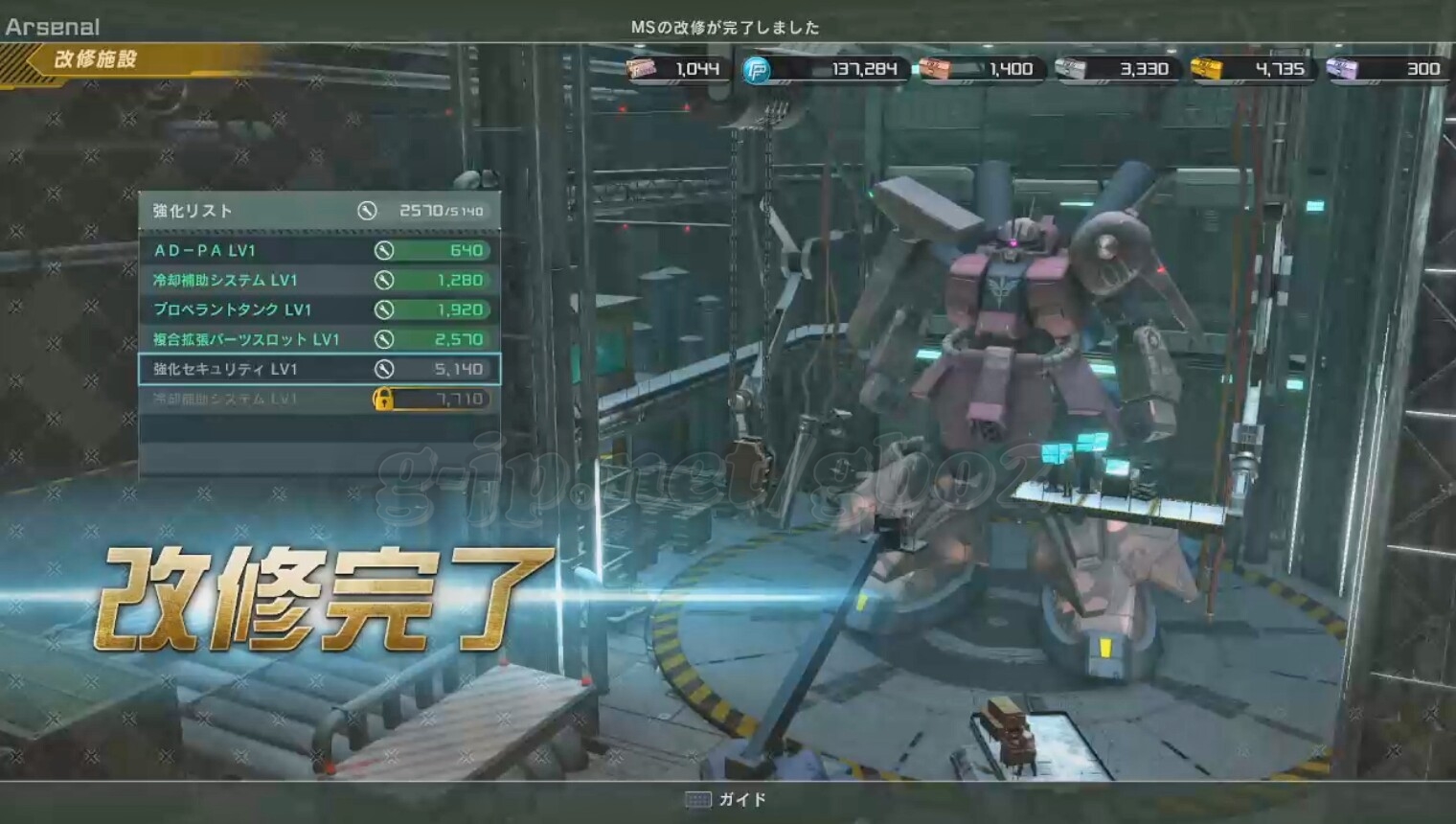Select プロペラントタンク LV1 in the list
This screenshot has width=1456, height=824.
319,309
